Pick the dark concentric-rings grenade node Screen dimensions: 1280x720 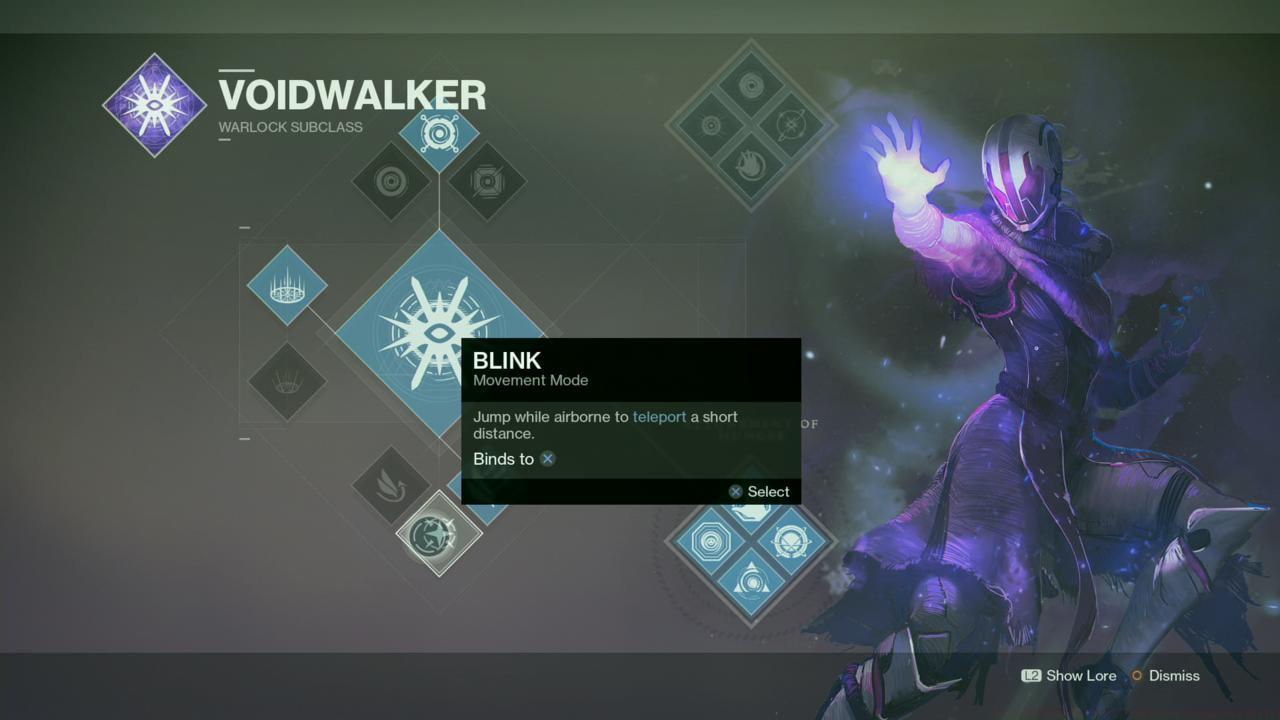[x=391, y=181]
